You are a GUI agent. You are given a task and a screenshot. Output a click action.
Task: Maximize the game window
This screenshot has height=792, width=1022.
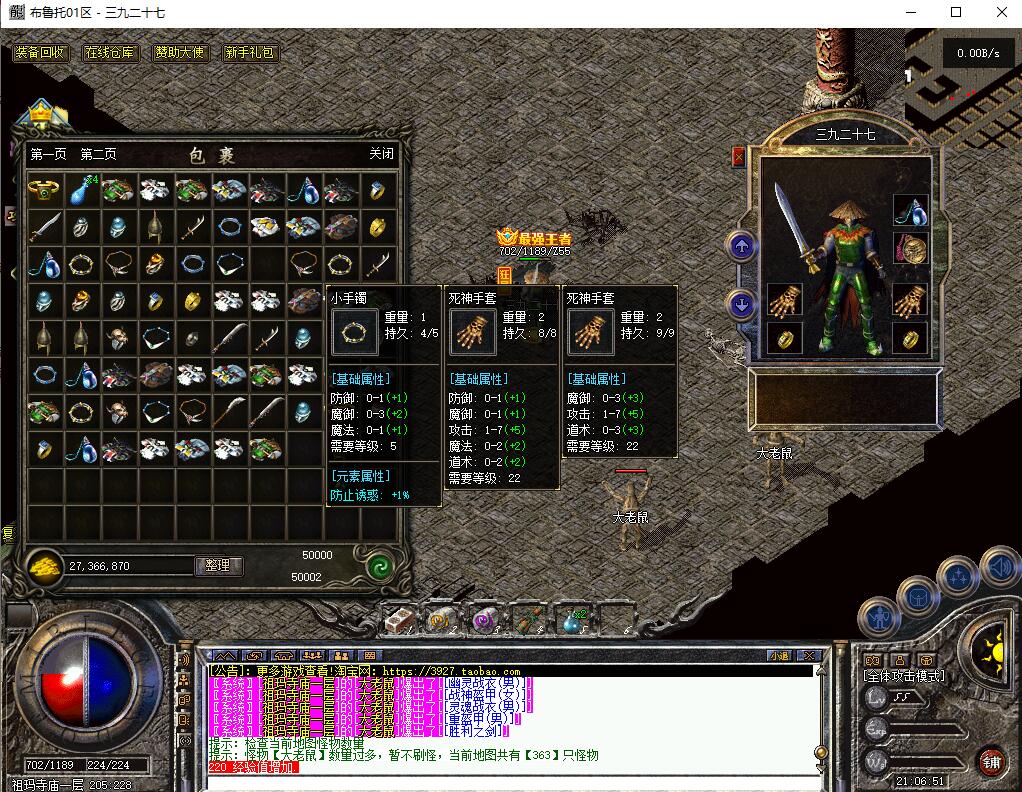click(956, 12)
